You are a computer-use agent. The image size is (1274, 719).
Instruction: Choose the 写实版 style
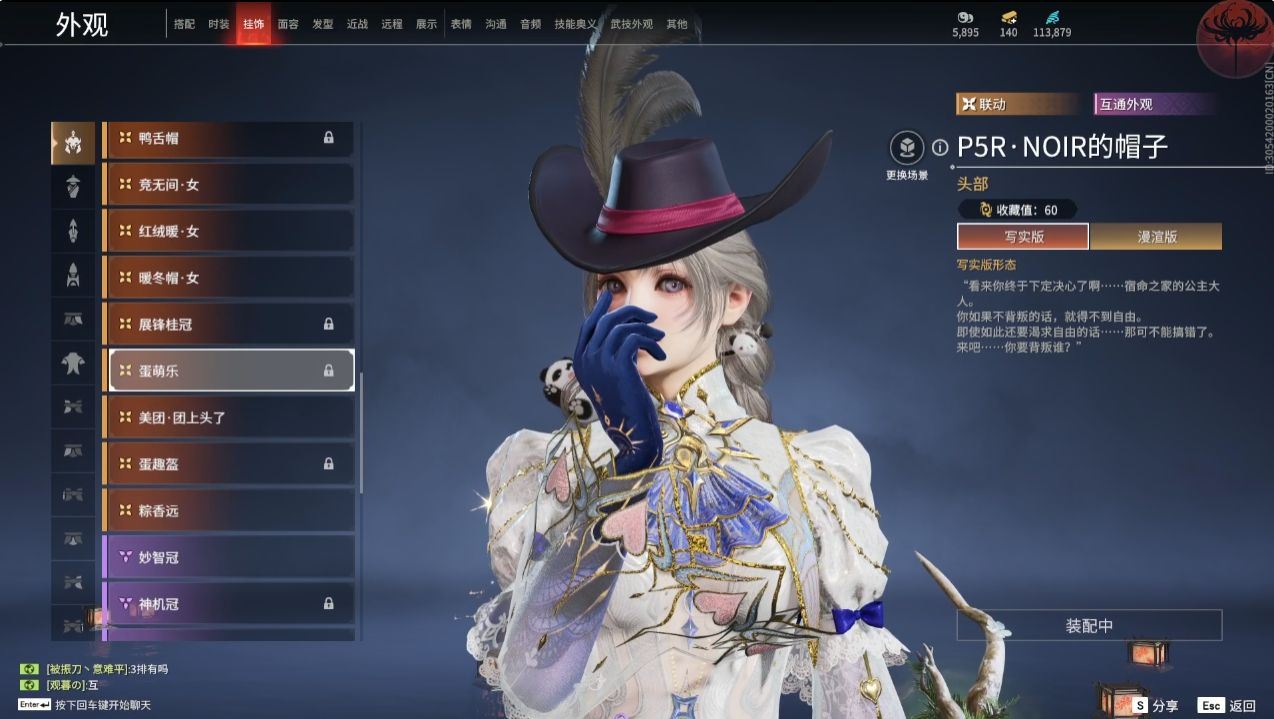pyautogui.click(x=1022, y=237)
